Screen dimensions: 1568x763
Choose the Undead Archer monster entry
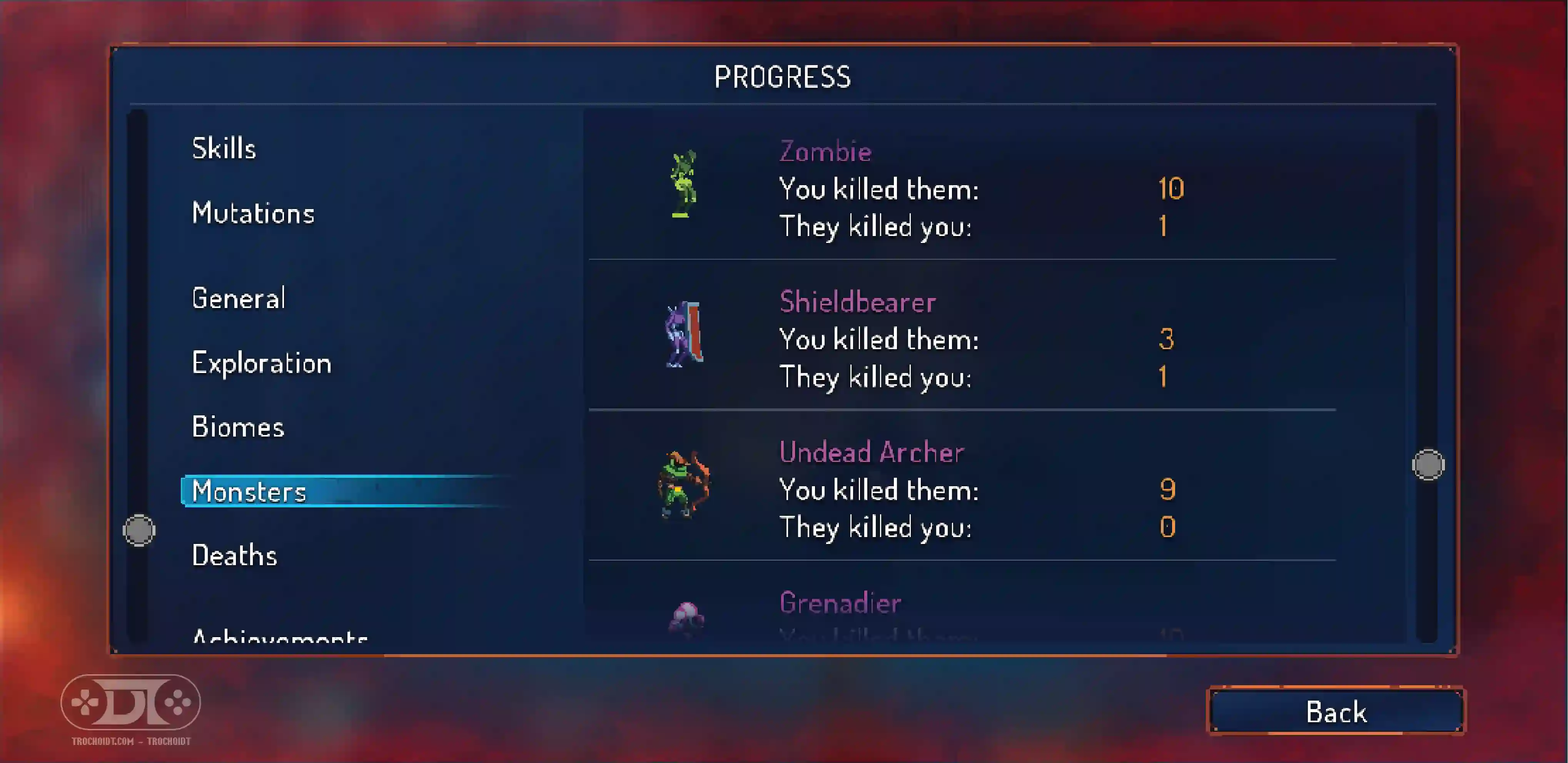(x=962, y=490)
